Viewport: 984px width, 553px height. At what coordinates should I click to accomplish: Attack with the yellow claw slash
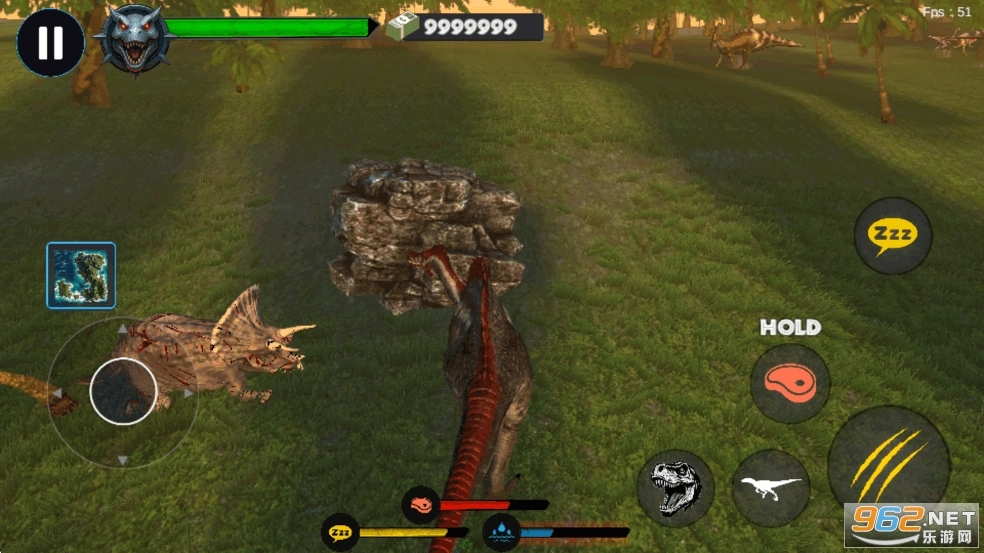(x=887, y=467)
